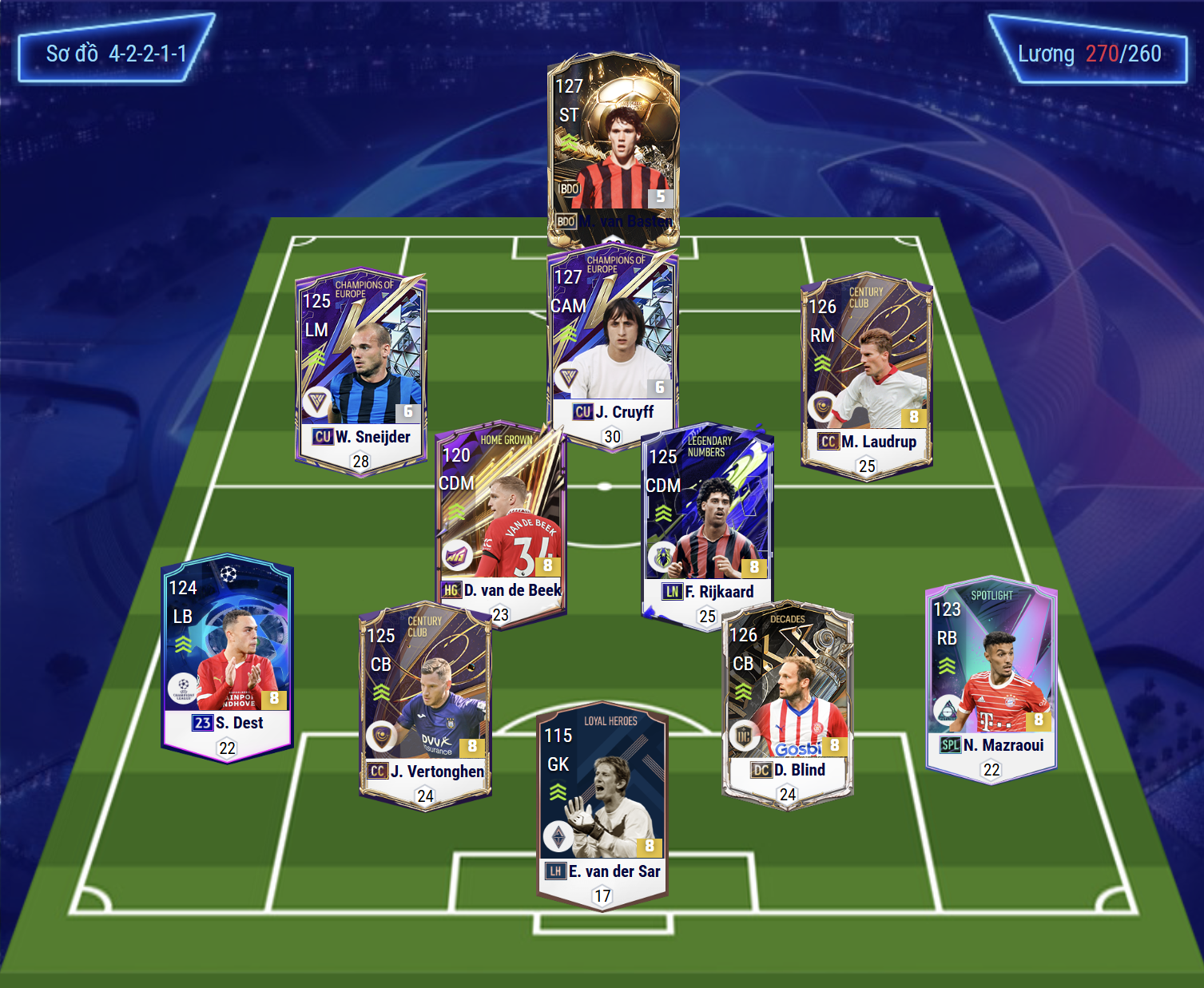Pick M. Laudrup right midfielder card
Screen dimensions: 1204x988
[x=867, y=371]
